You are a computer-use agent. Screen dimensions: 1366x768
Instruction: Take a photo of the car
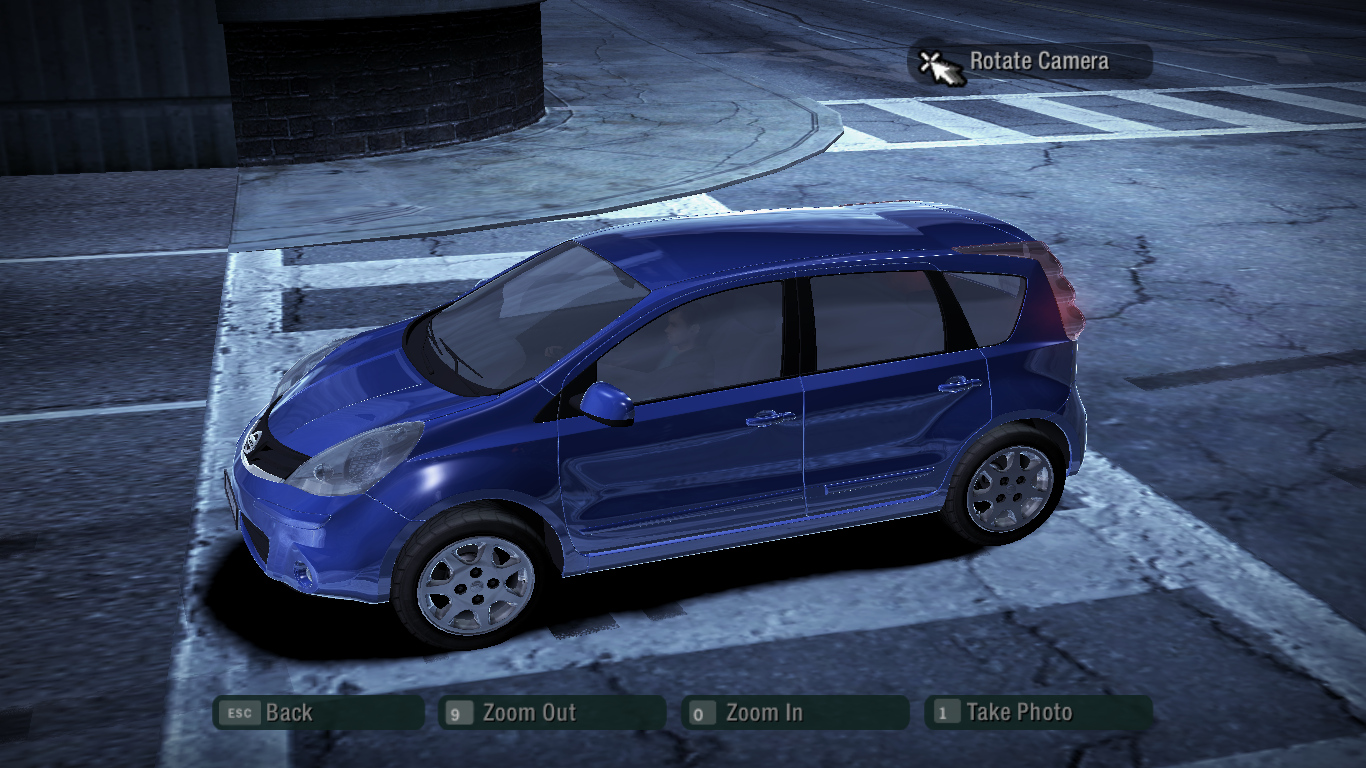click(x=1037, y=713)
